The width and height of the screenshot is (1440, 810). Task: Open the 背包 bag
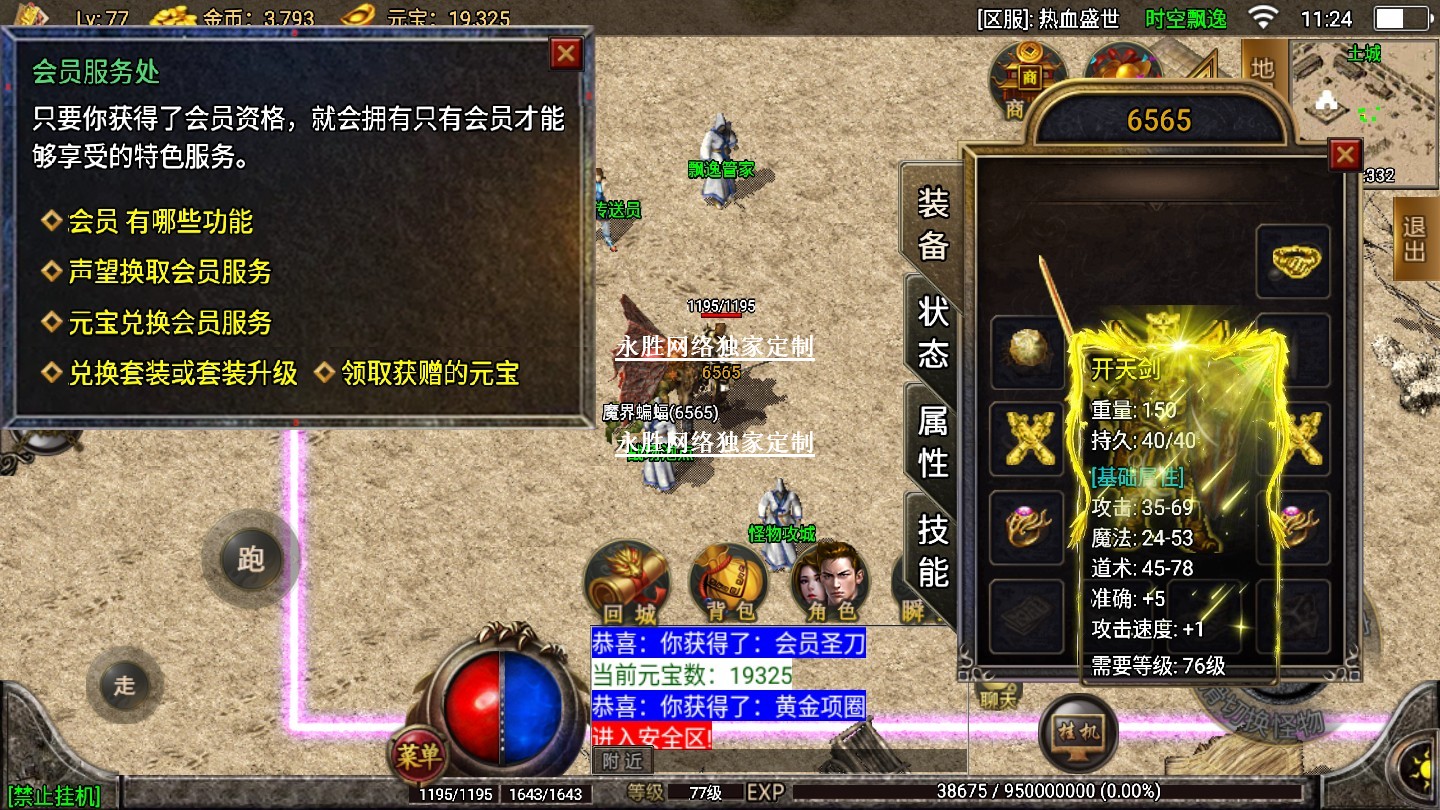pyautogui.click(x=730, y=582)
